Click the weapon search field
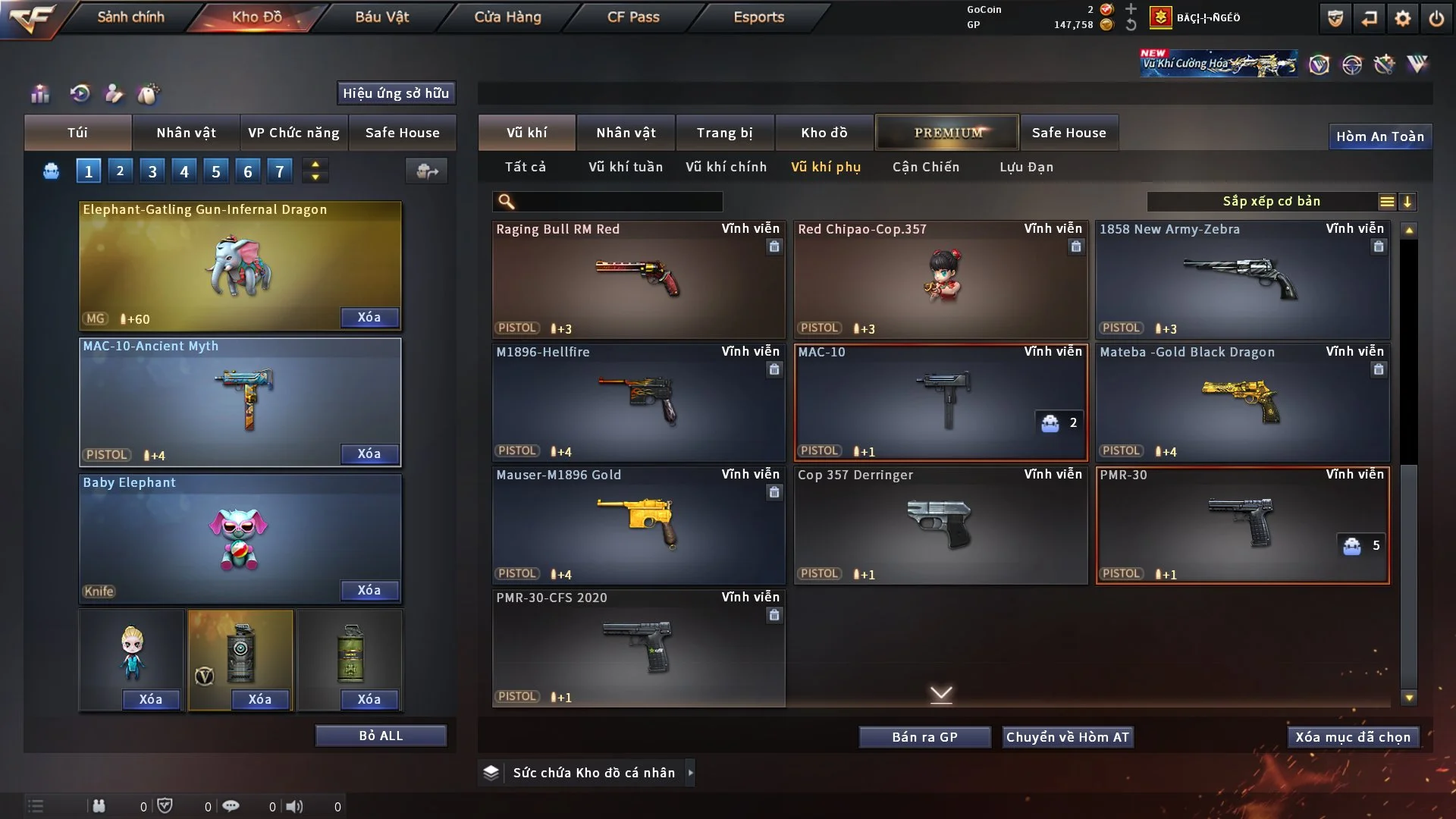 tap(618, 202)
